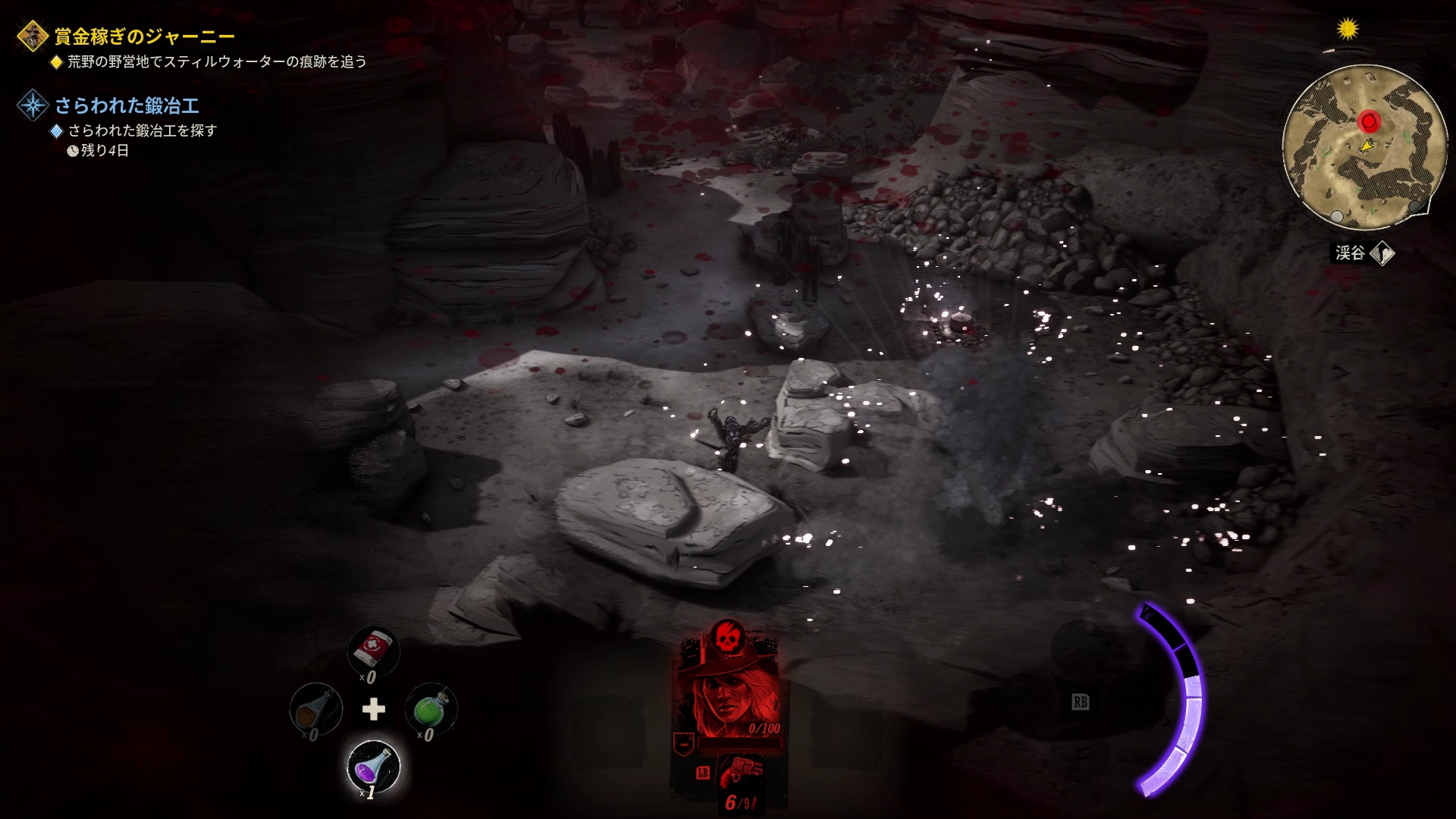Select the kidnapped blacksmith side quest
Viewport: 1456px width, 819px height.
tap(127, 105)
